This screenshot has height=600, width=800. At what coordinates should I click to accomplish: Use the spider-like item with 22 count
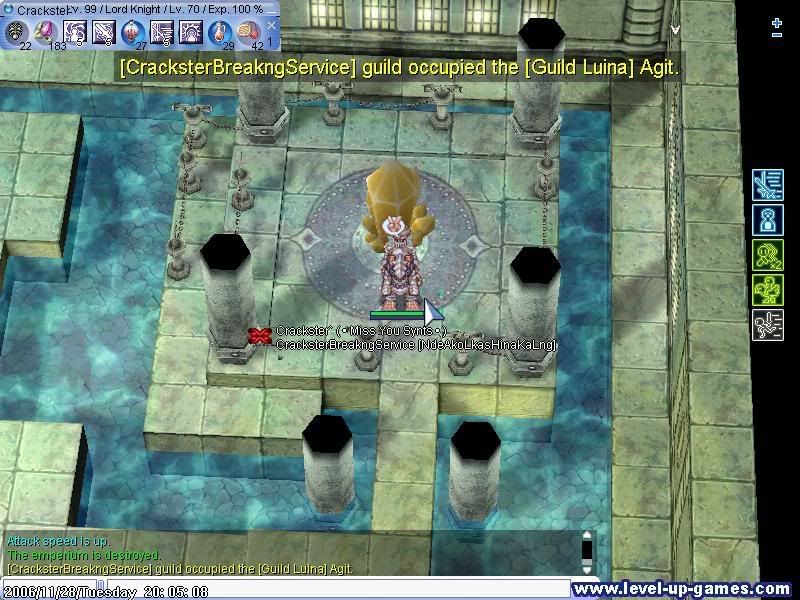coord(17,32)
